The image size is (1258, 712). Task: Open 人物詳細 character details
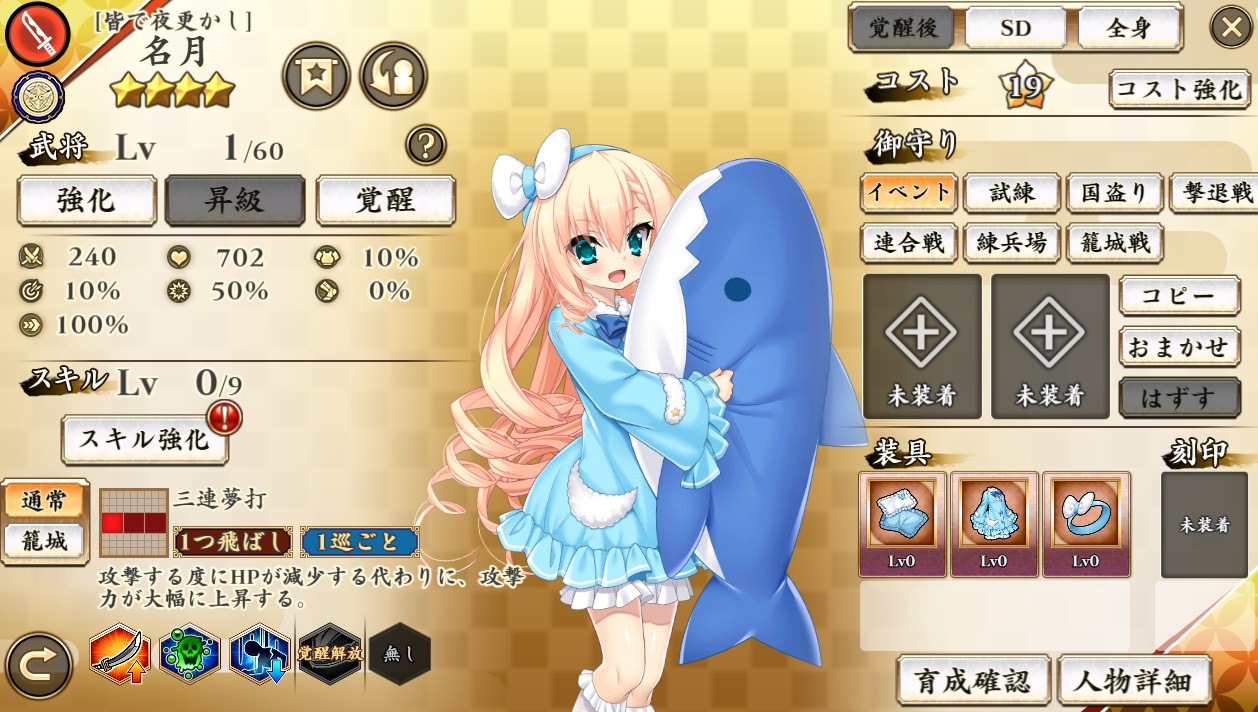click(x=1134, y=680)
